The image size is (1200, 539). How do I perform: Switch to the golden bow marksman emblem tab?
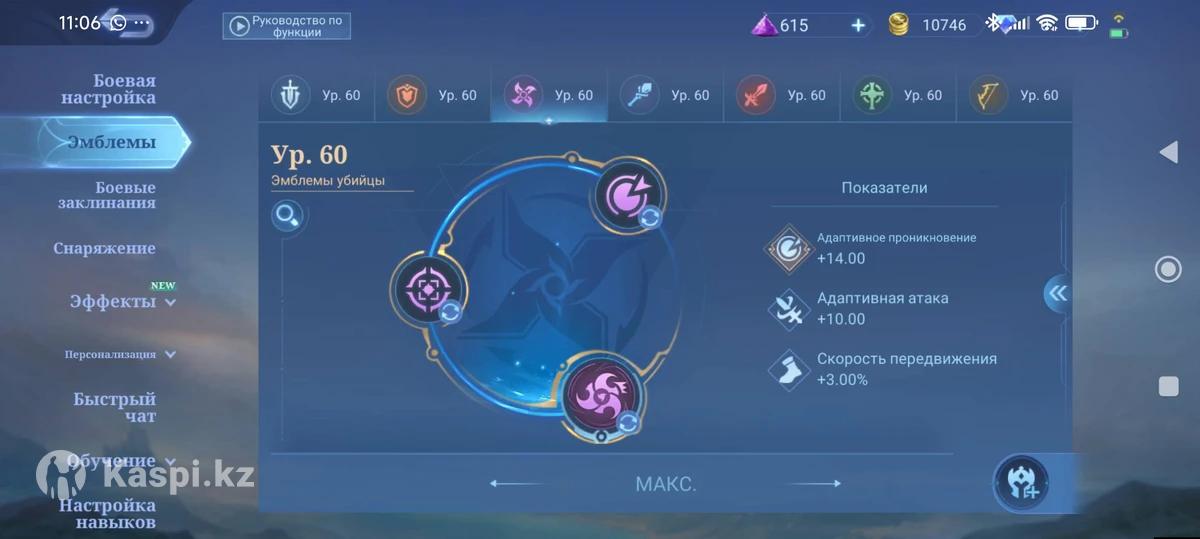(x=1013, y=96)
